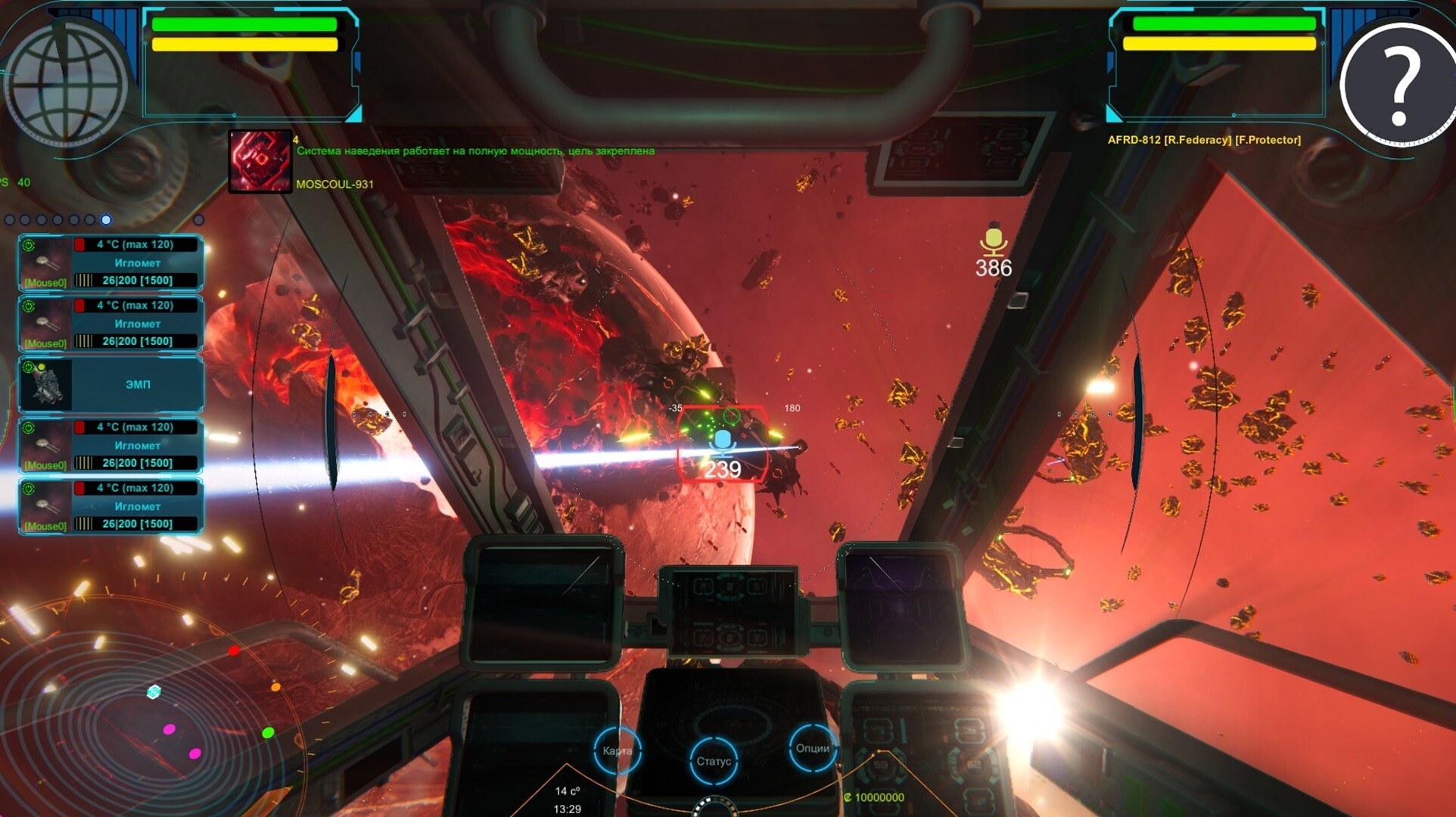Open the Карта panel
1456x817 pixels.
617,751
